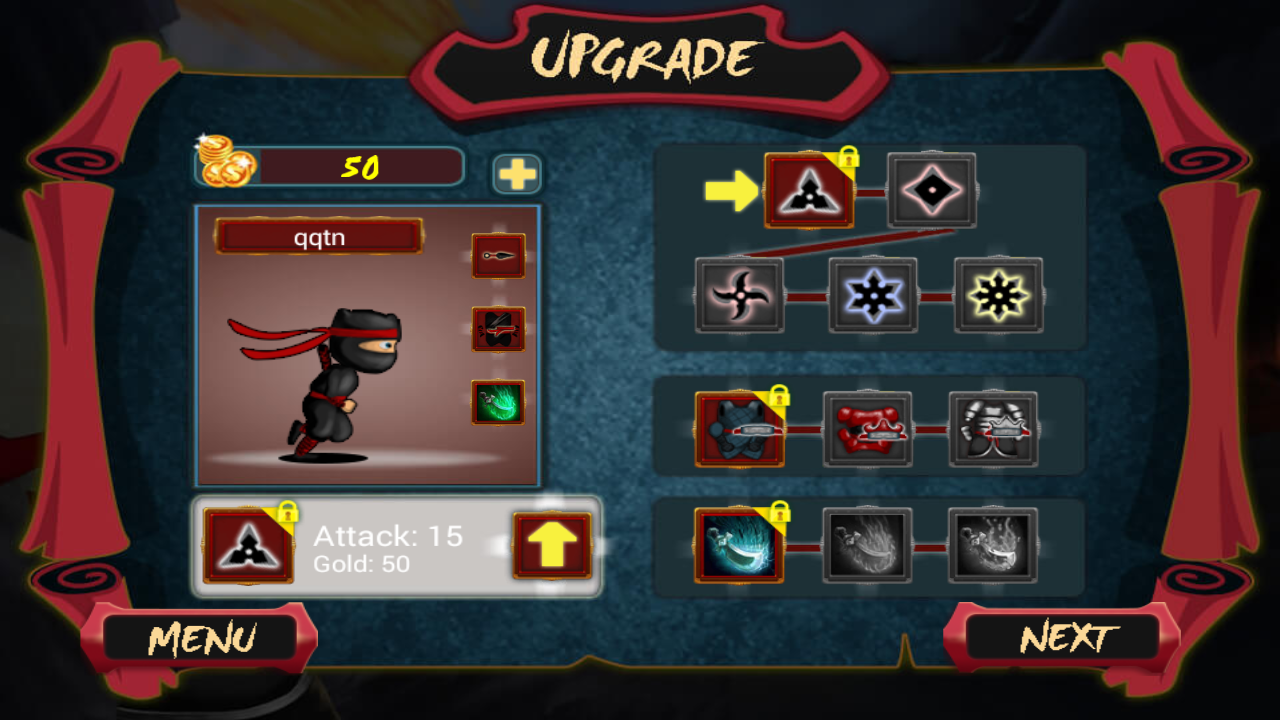Choose the last grey slash skill upgrade
This screenshot has width=1280, height=720.
(993, 546)
